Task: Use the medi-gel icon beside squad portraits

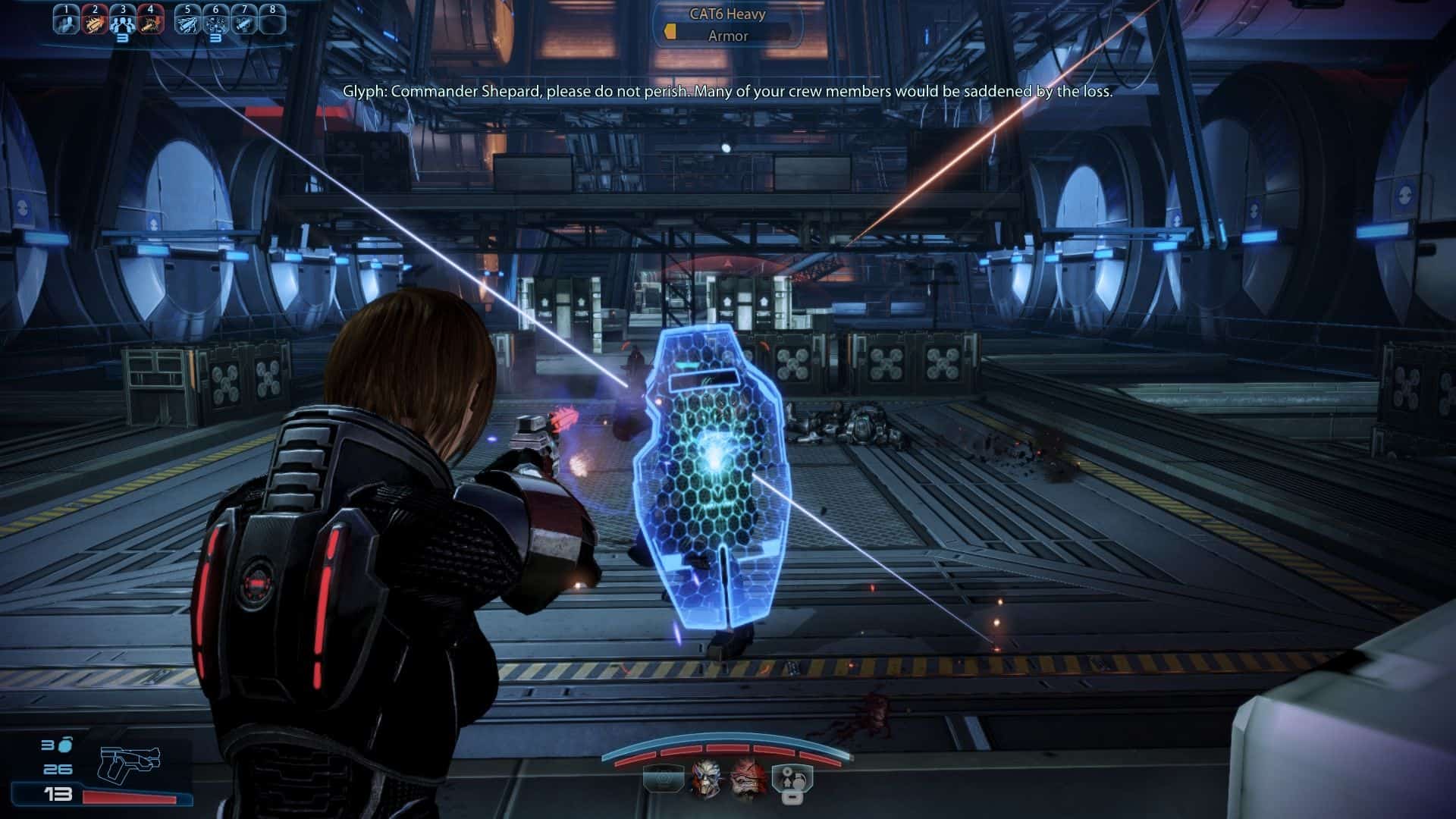Action: [792, 782]
